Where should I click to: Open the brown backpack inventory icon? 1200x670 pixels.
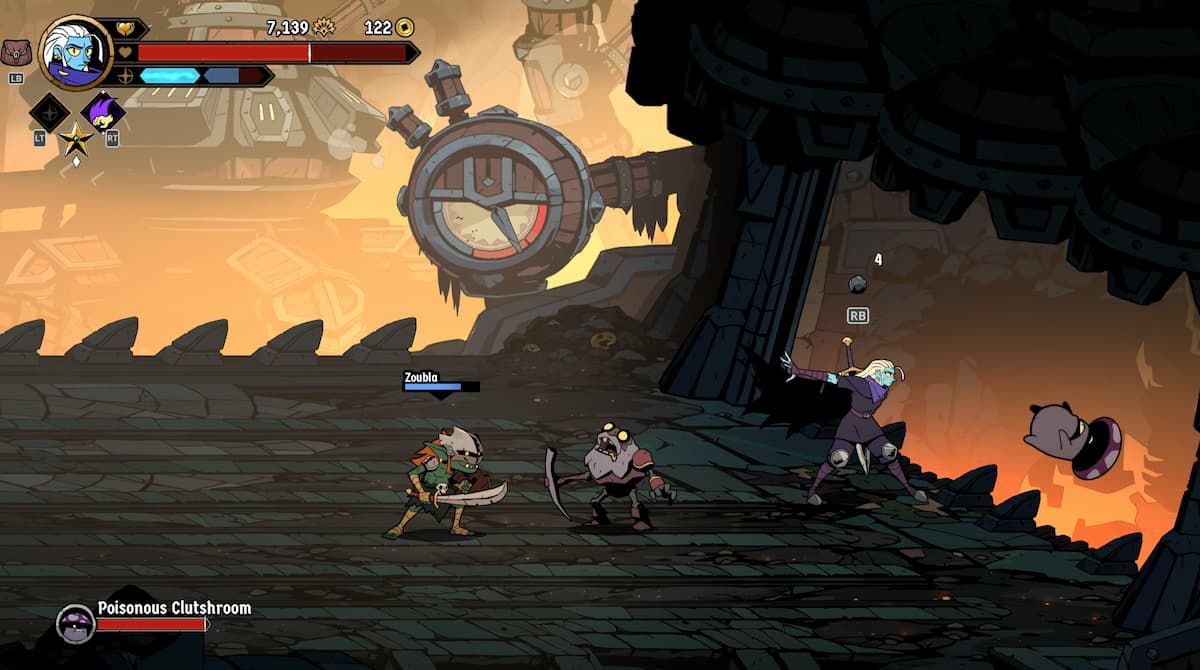point(15,52)
